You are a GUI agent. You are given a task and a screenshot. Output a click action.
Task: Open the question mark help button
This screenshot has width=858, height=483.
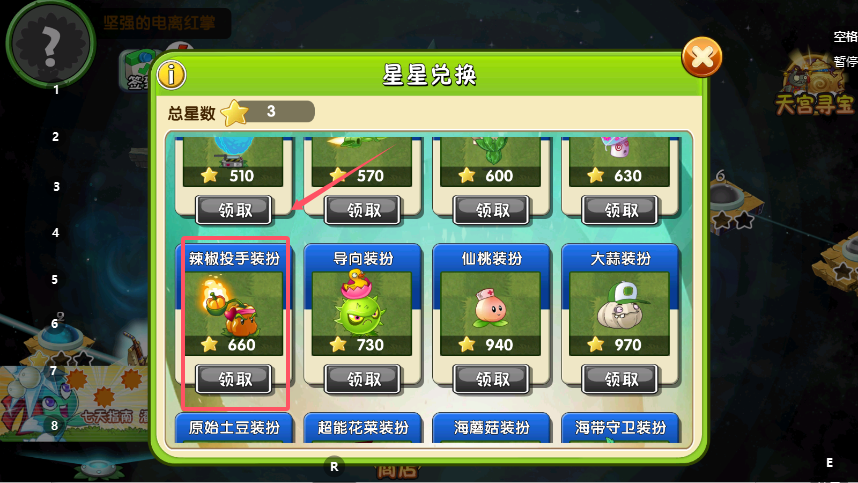coord(50,43)
